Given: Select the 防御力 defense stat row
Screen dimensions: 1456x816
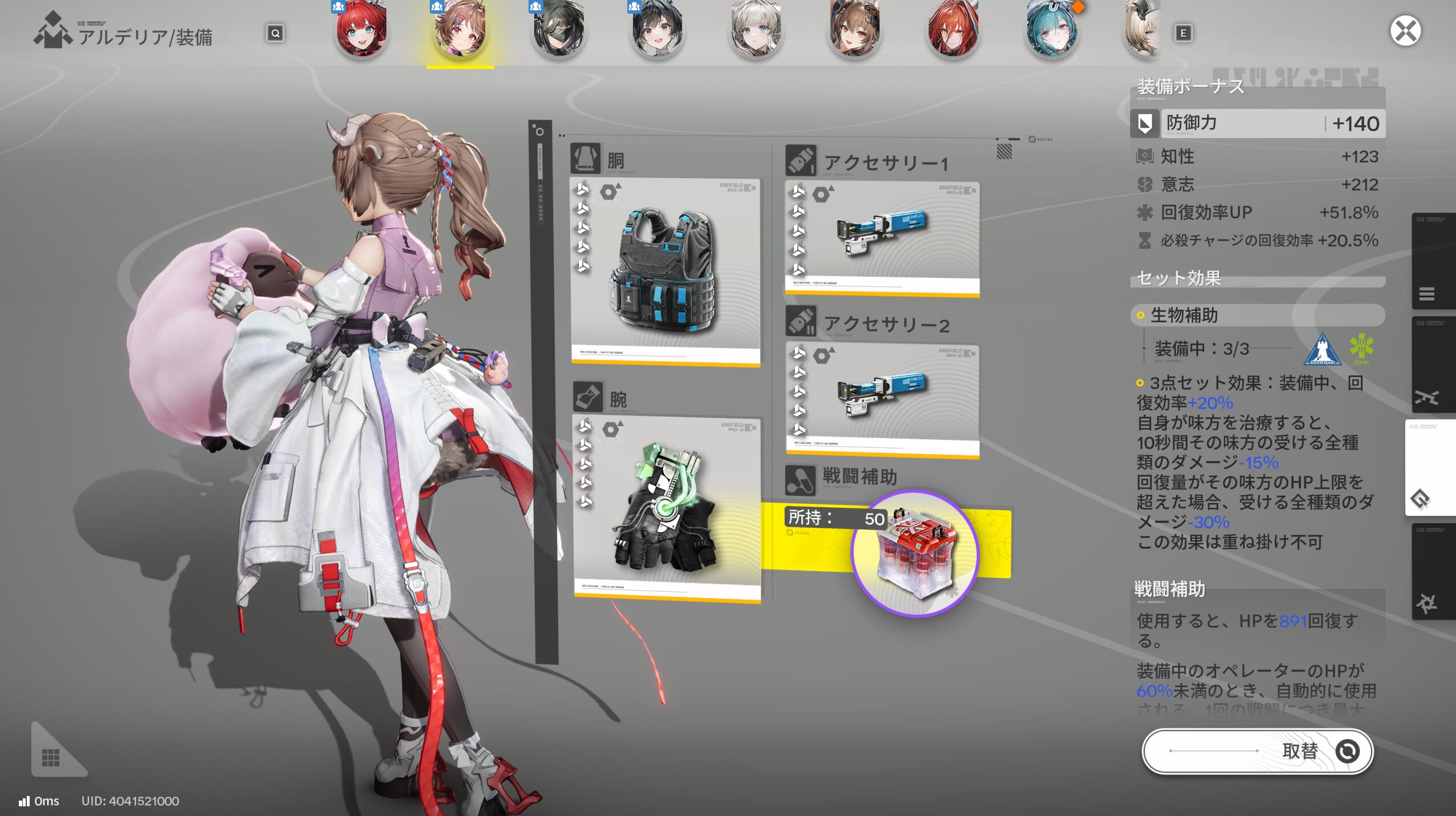Looking at the screenshot, I should coord(1258,123).
